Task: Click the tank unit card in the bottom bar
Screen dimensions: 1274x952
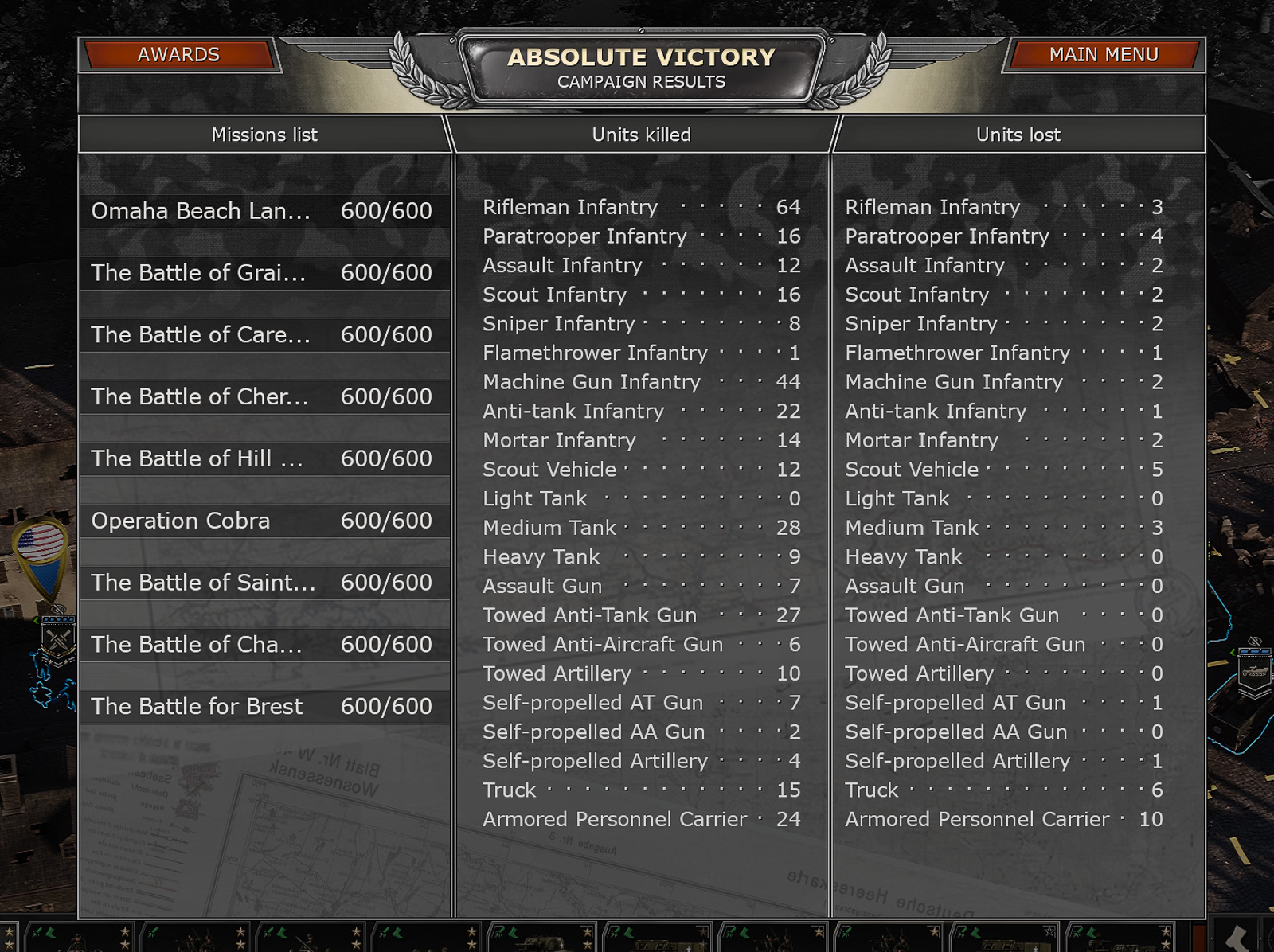Action: [540, 941]
